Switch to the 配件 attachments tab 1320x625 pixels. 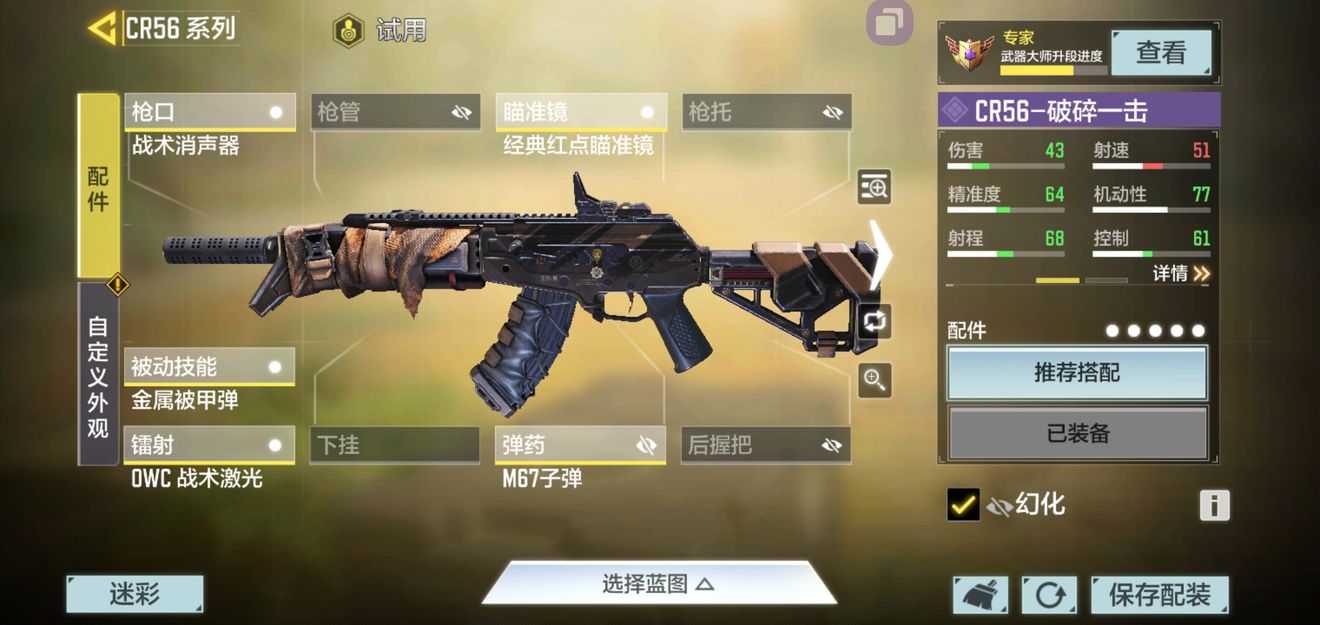[x=98, y=187]
